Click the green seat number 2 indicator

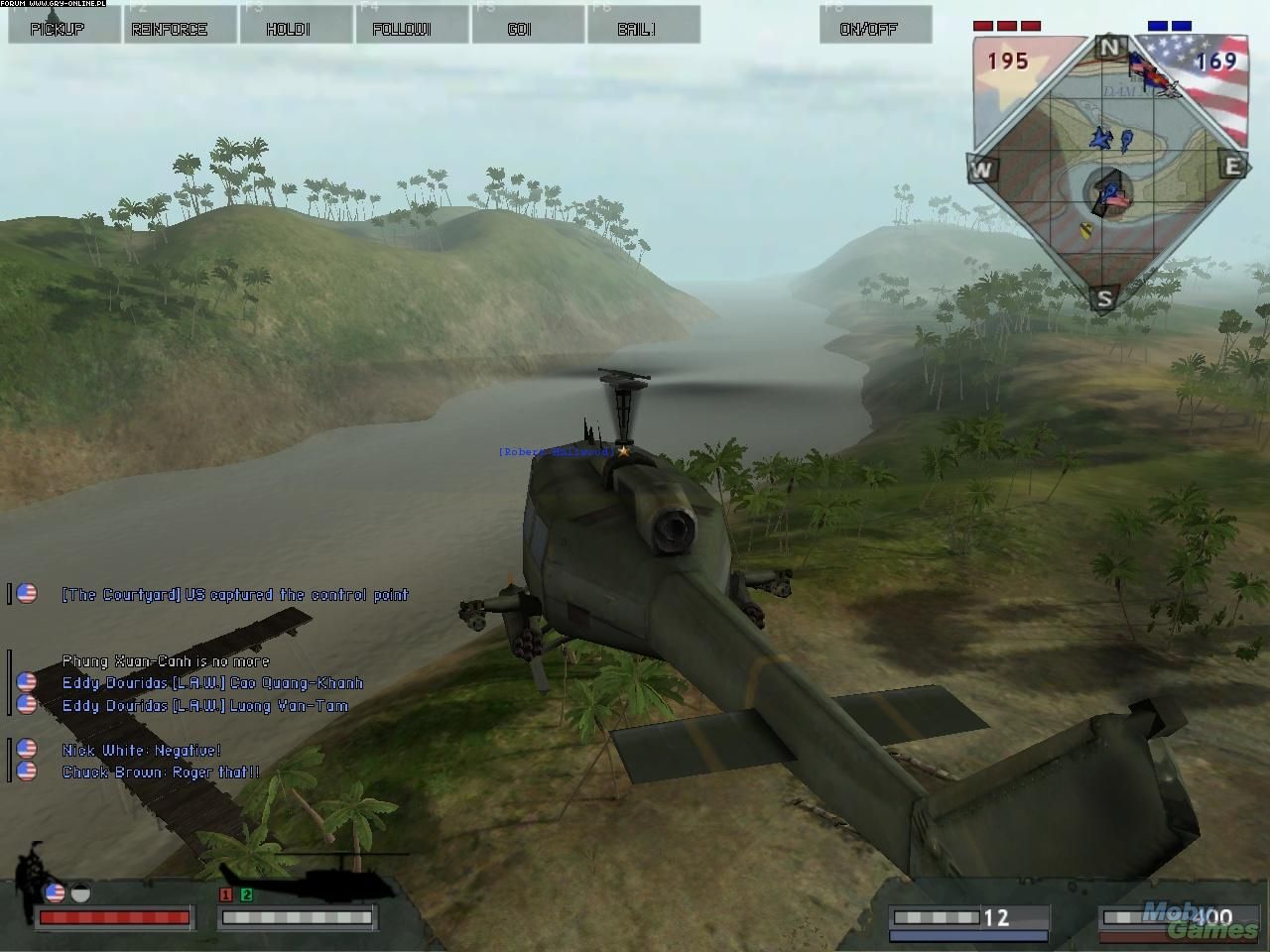point(246,894)
